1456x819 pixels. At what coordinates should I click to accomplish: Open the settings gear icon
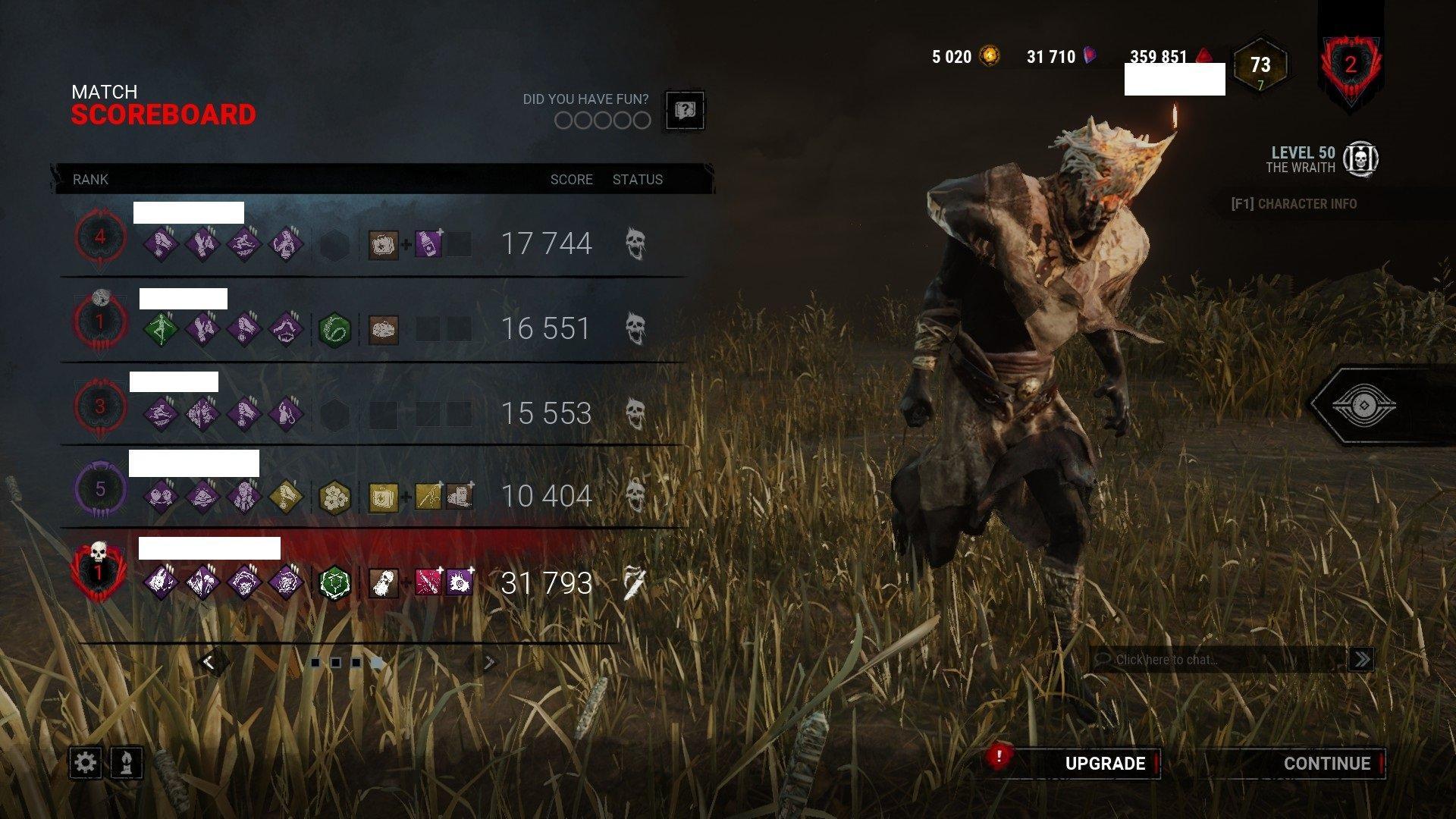pos(87,763)
